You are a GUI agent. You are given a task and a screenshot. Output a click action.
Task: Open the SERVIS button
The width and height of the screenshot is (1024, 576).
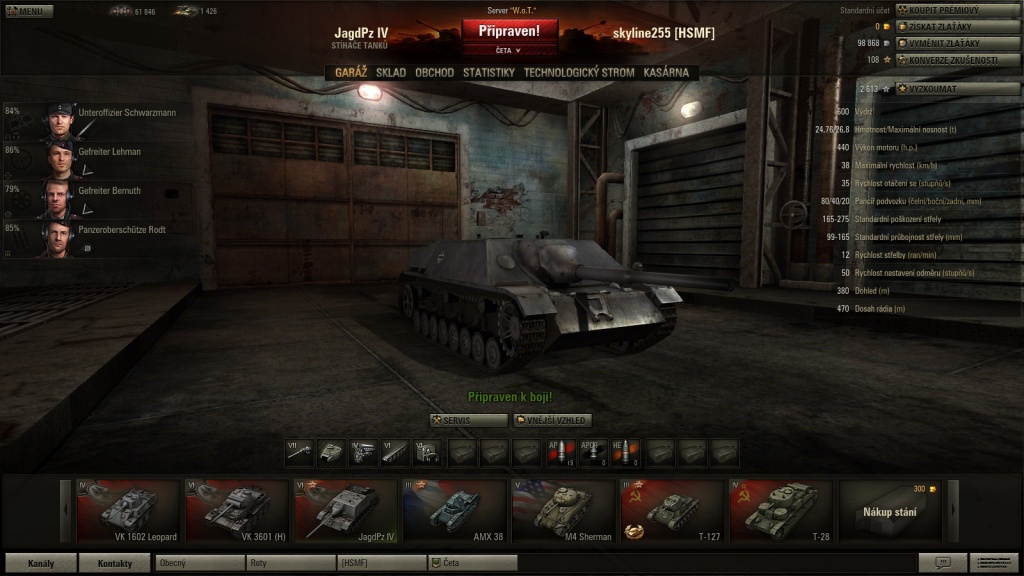[x=468, y=420]
